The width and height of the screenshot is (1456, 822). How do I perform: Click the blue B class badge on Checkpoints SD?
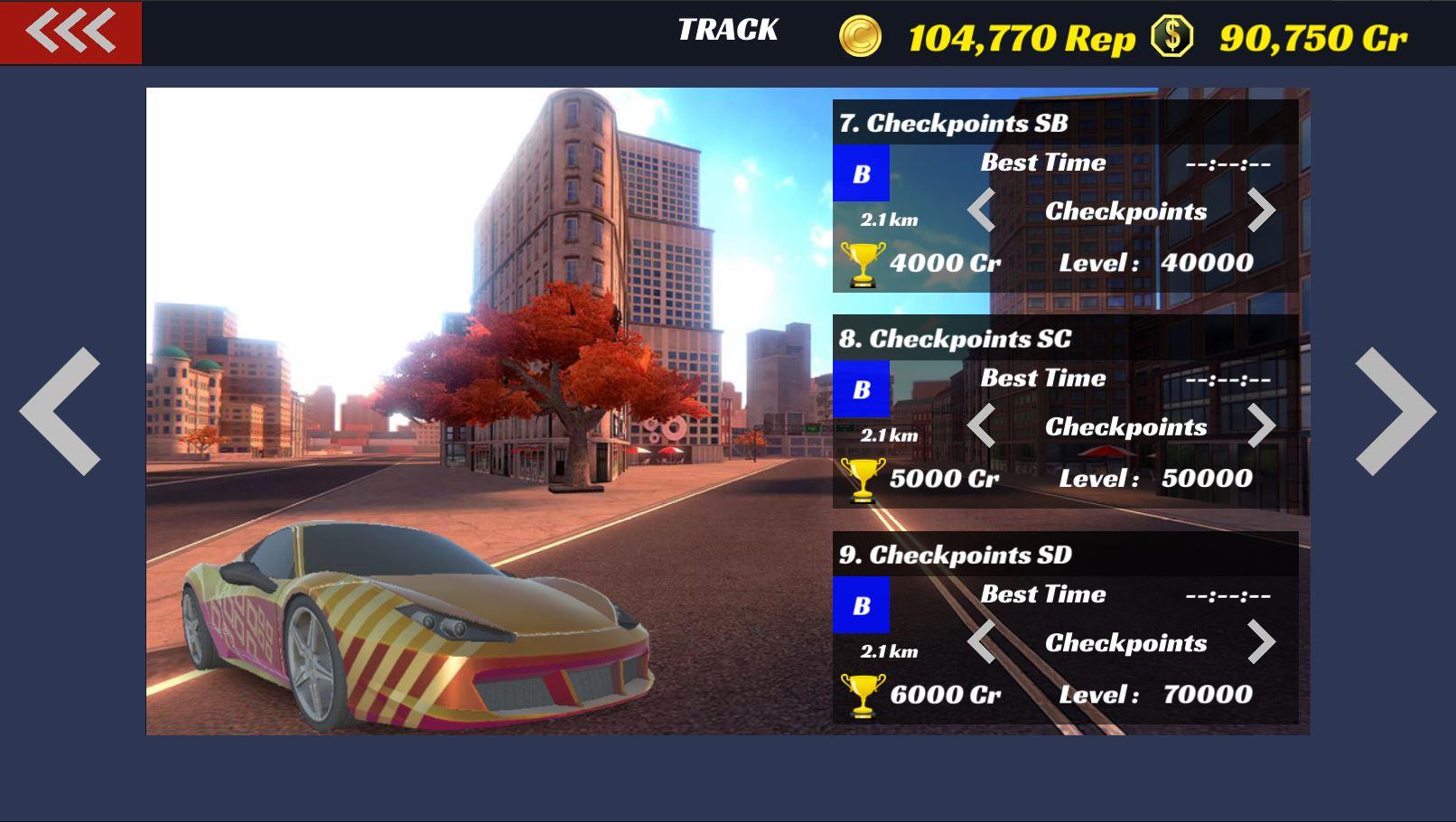[x=861, y=605]
